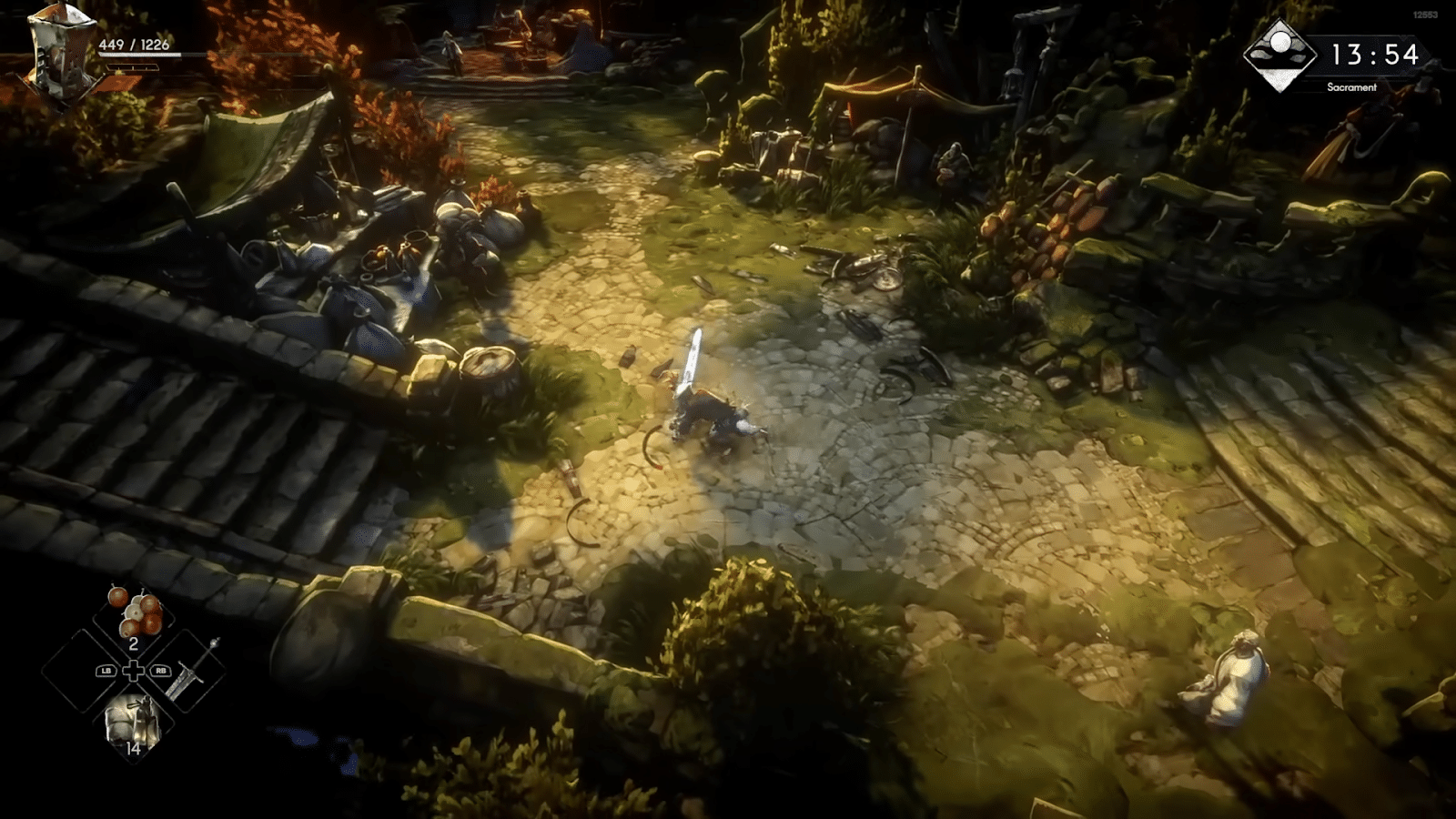
Task: Click the day/night emblem beside the clock
Action: (x=1279, y=55)
